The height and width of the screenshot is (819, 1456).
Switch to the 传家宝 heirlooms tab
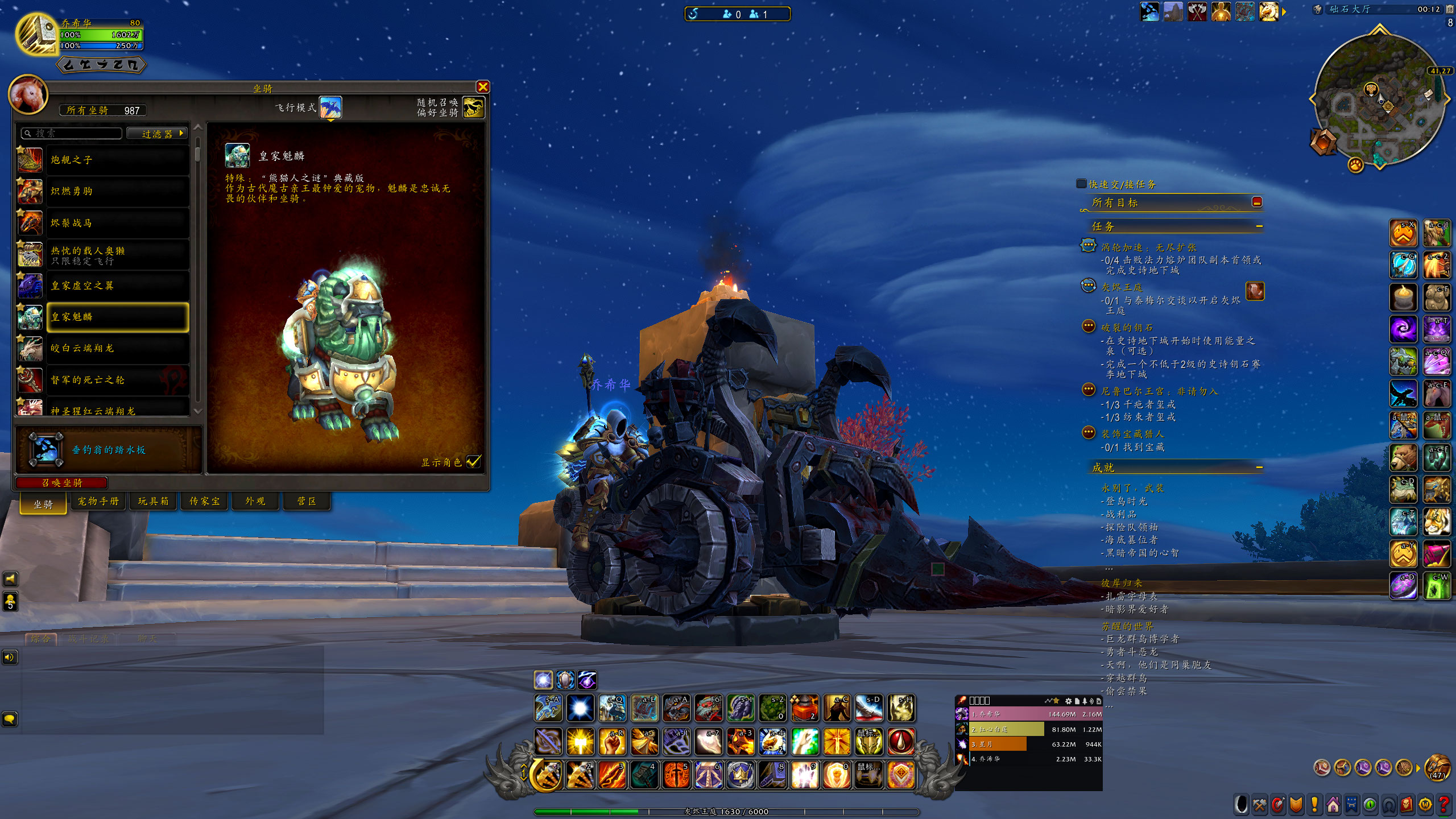click(x=205, y=501)
